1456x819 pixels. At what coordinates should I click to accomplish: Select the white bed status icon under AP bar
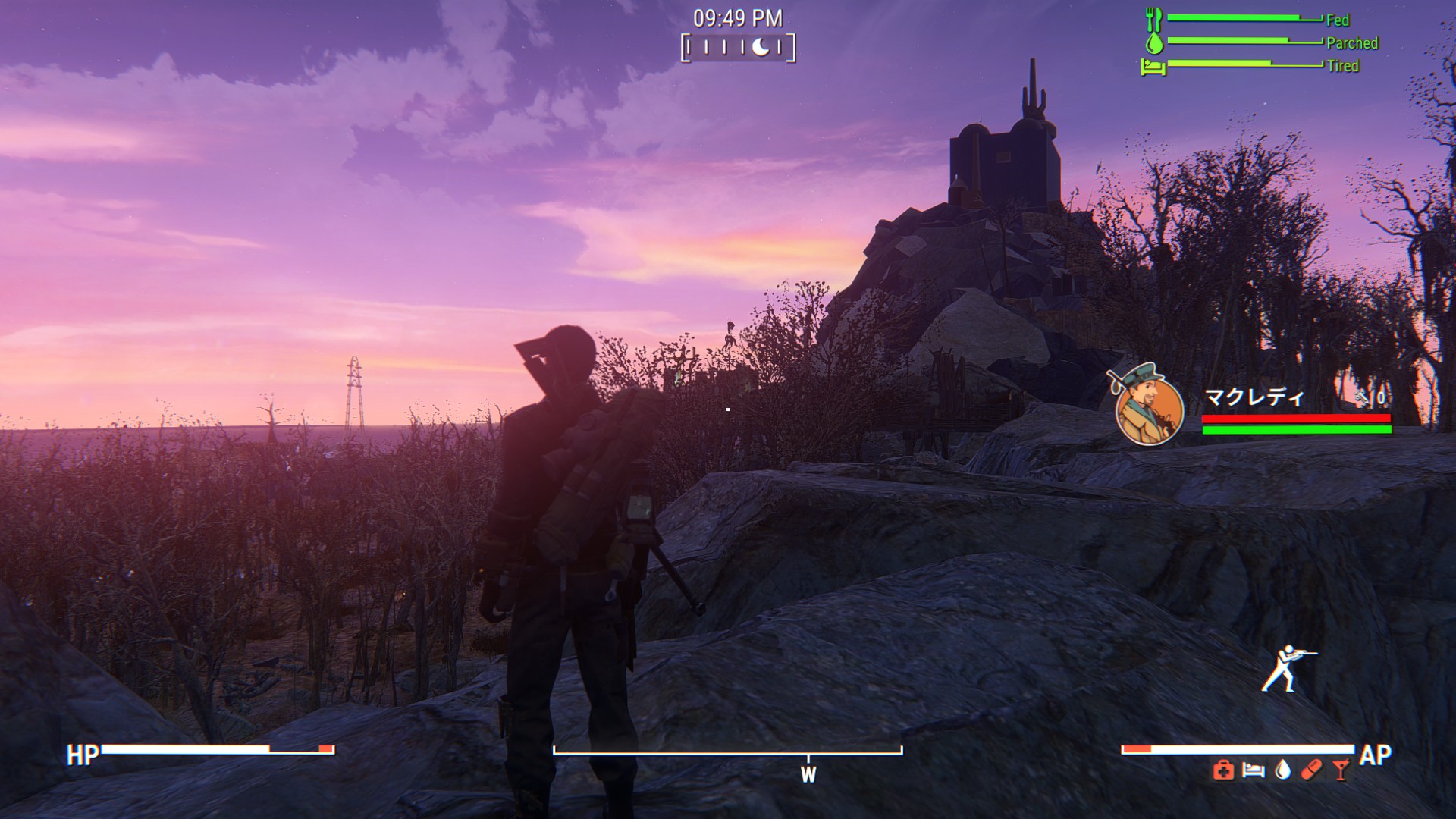[1253, 771]
